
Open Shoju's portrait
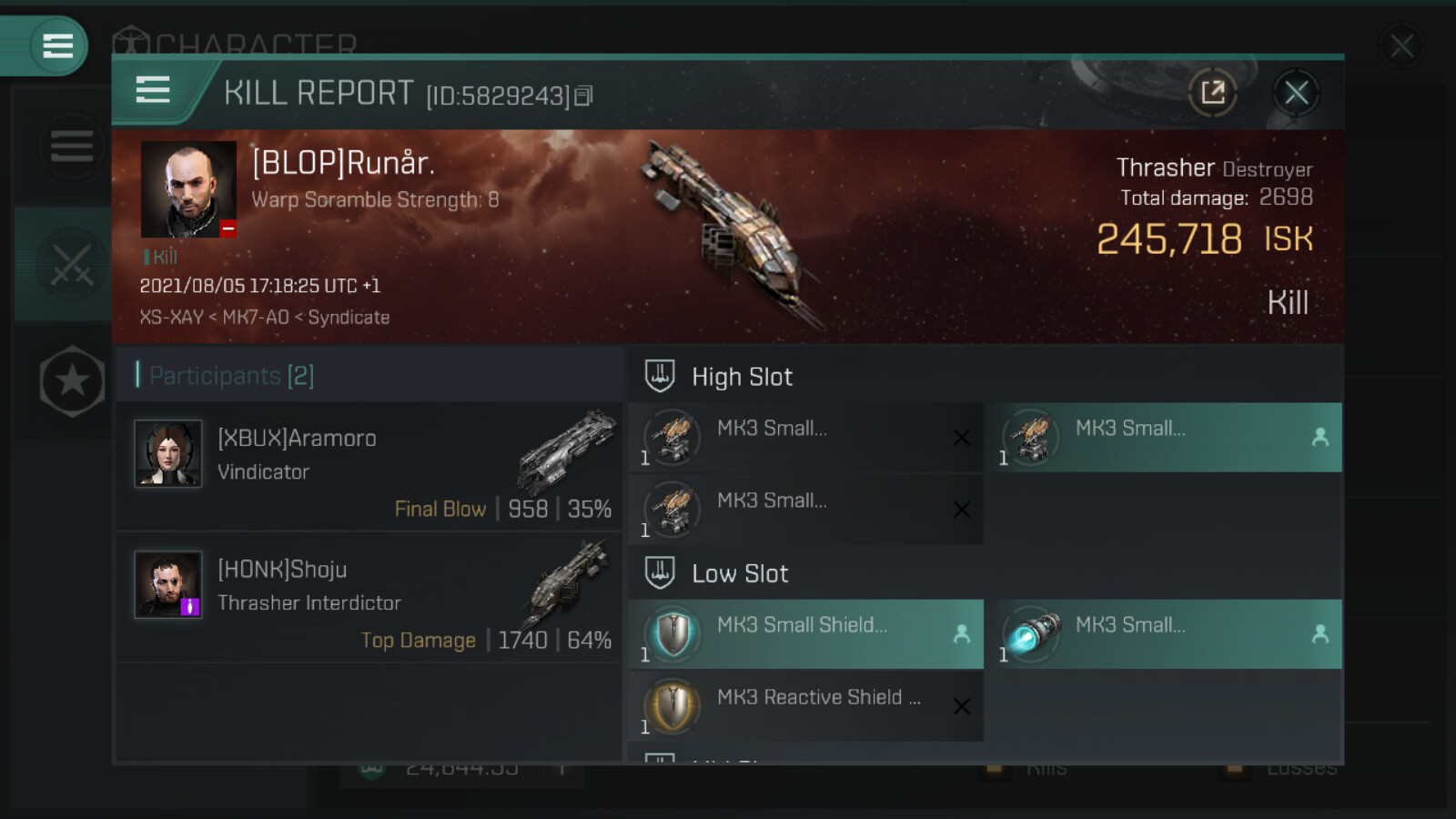(x=168, y=584)
